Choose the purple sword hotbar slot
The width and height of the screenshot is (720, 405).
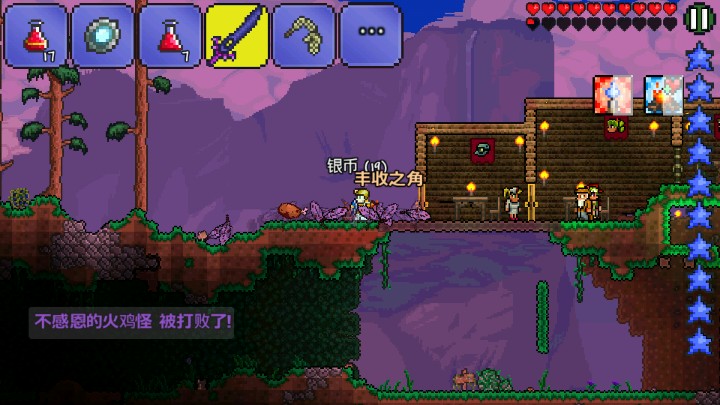pyautogui.click(x=236, y=35)
